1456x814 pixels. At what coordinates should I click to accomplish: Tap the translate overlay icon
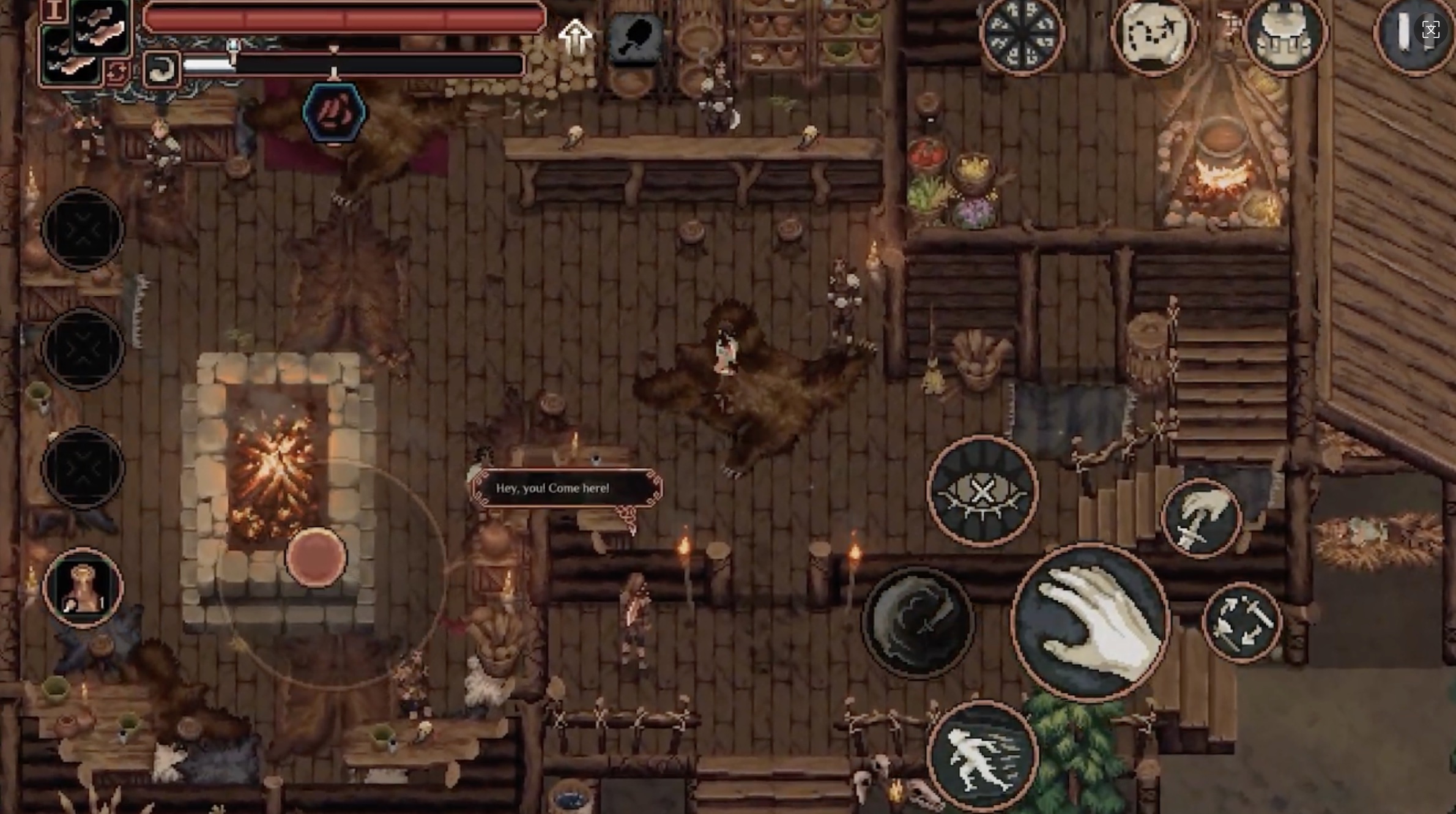(x=1430, y=29)
